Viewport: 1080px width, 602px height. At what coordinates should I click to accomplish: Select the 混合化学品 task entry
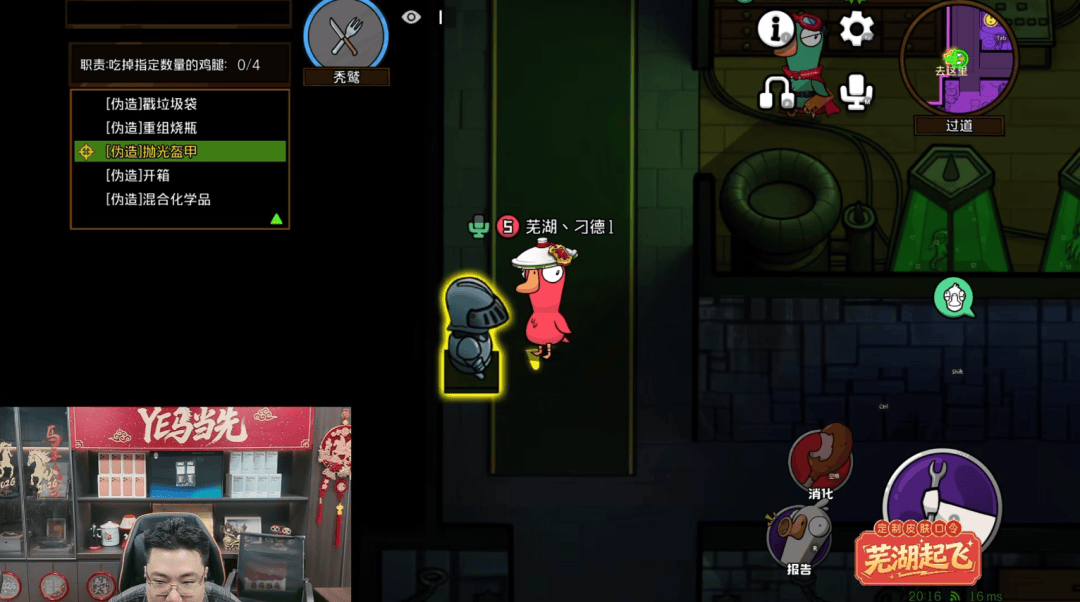click(x=158, y=199)
